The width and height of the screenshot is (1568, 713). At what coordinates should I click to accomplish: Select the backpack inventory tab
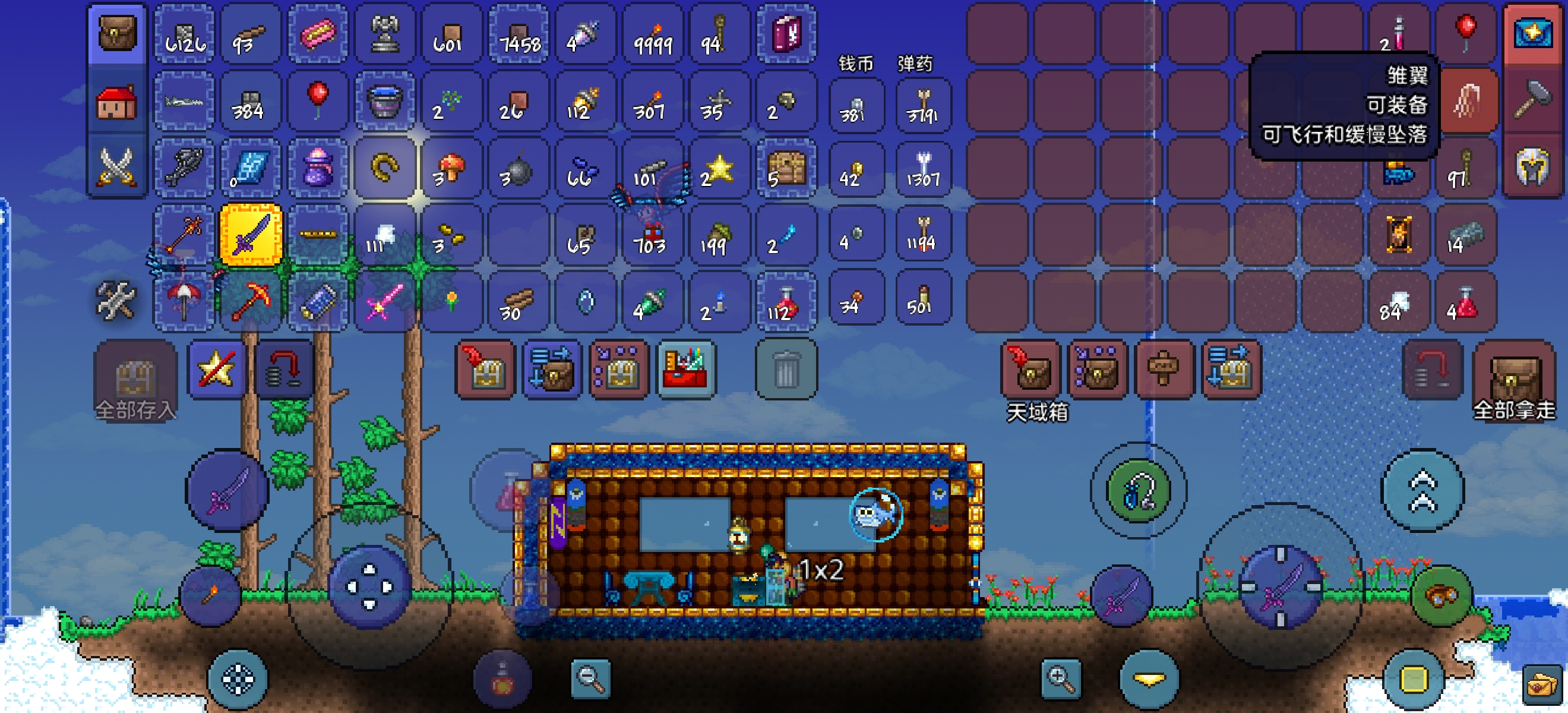(117, 34)
